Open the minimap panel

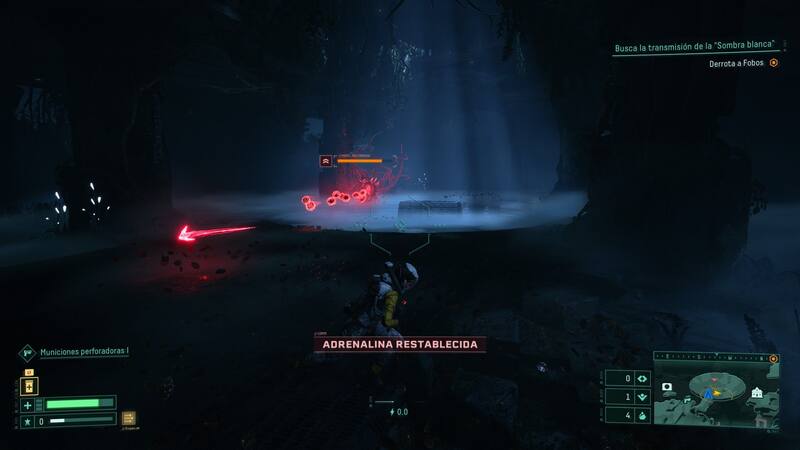(715, 390)
